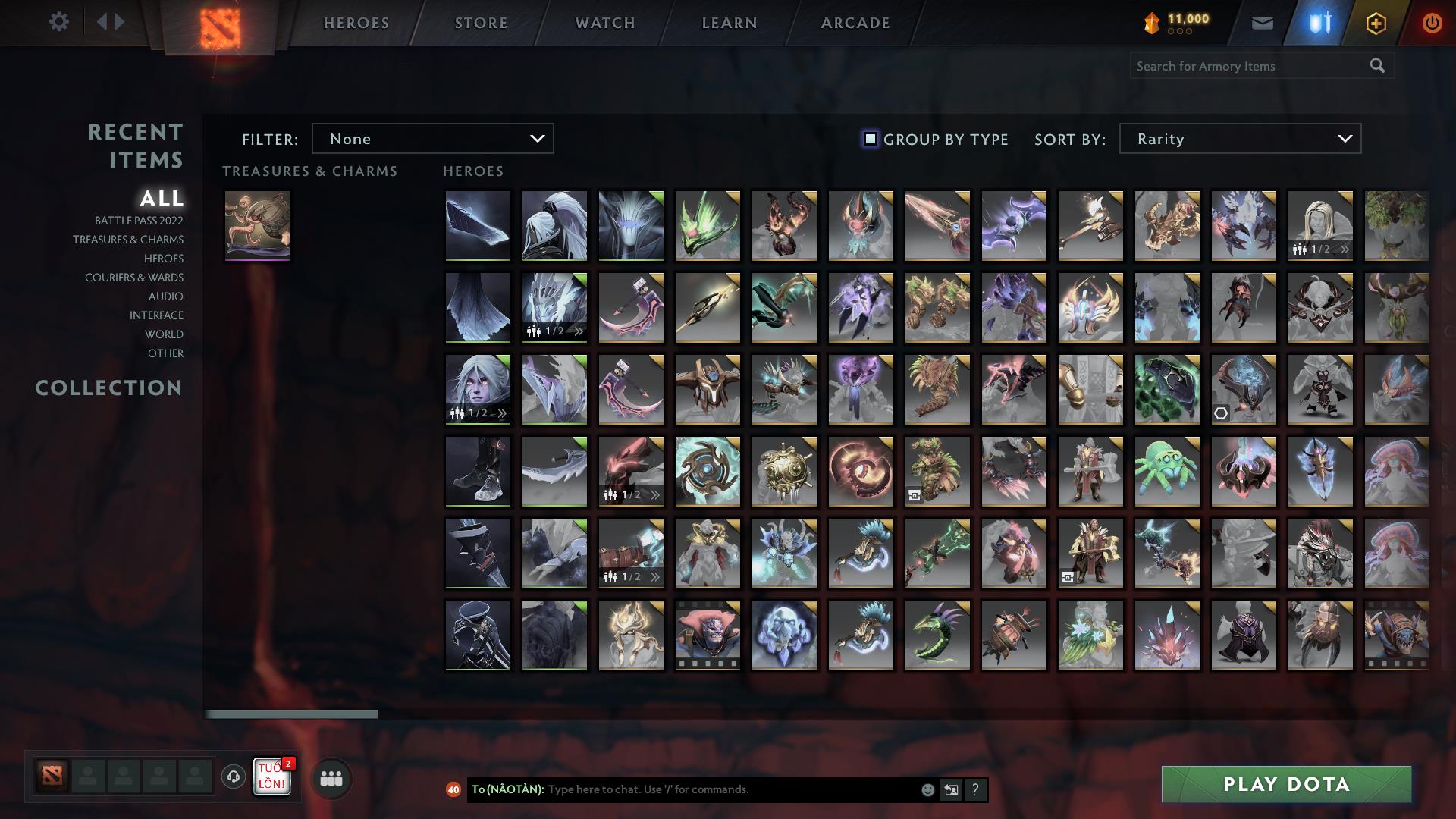Open the glowing Armory shield icon
Image resolution: width=1456 pixels, height=819 pixels.
click(1319, 23)
